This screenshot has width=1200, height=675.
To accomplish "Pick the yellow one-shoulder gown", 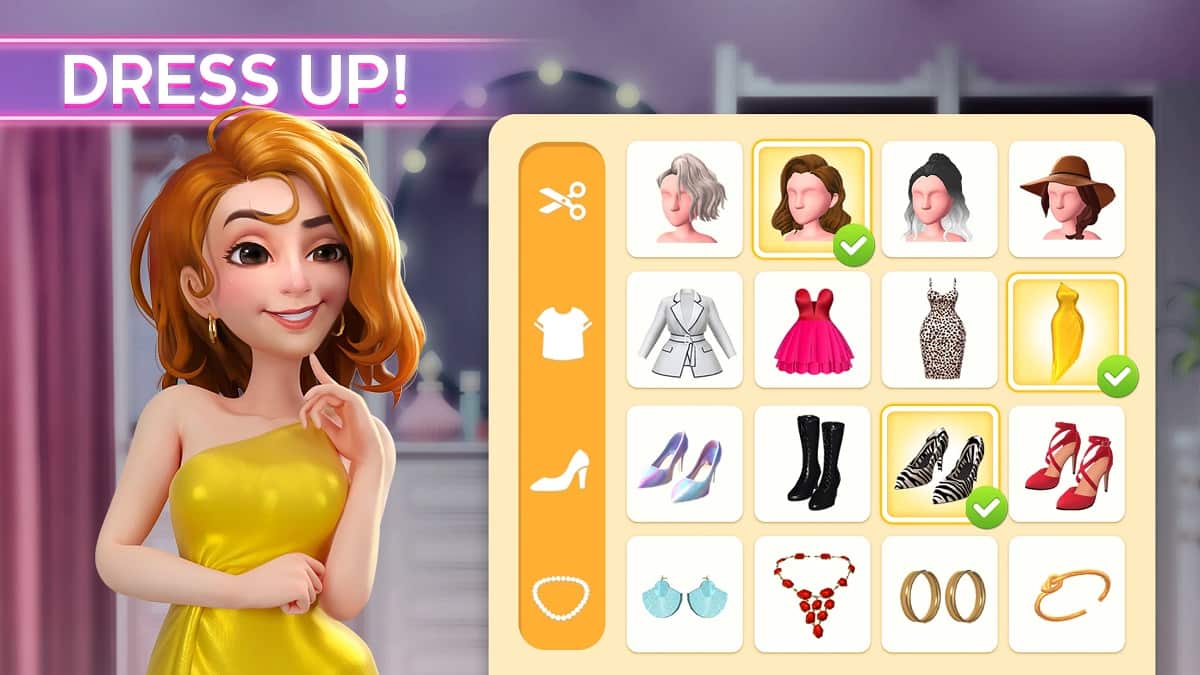I will point(1066,330).
